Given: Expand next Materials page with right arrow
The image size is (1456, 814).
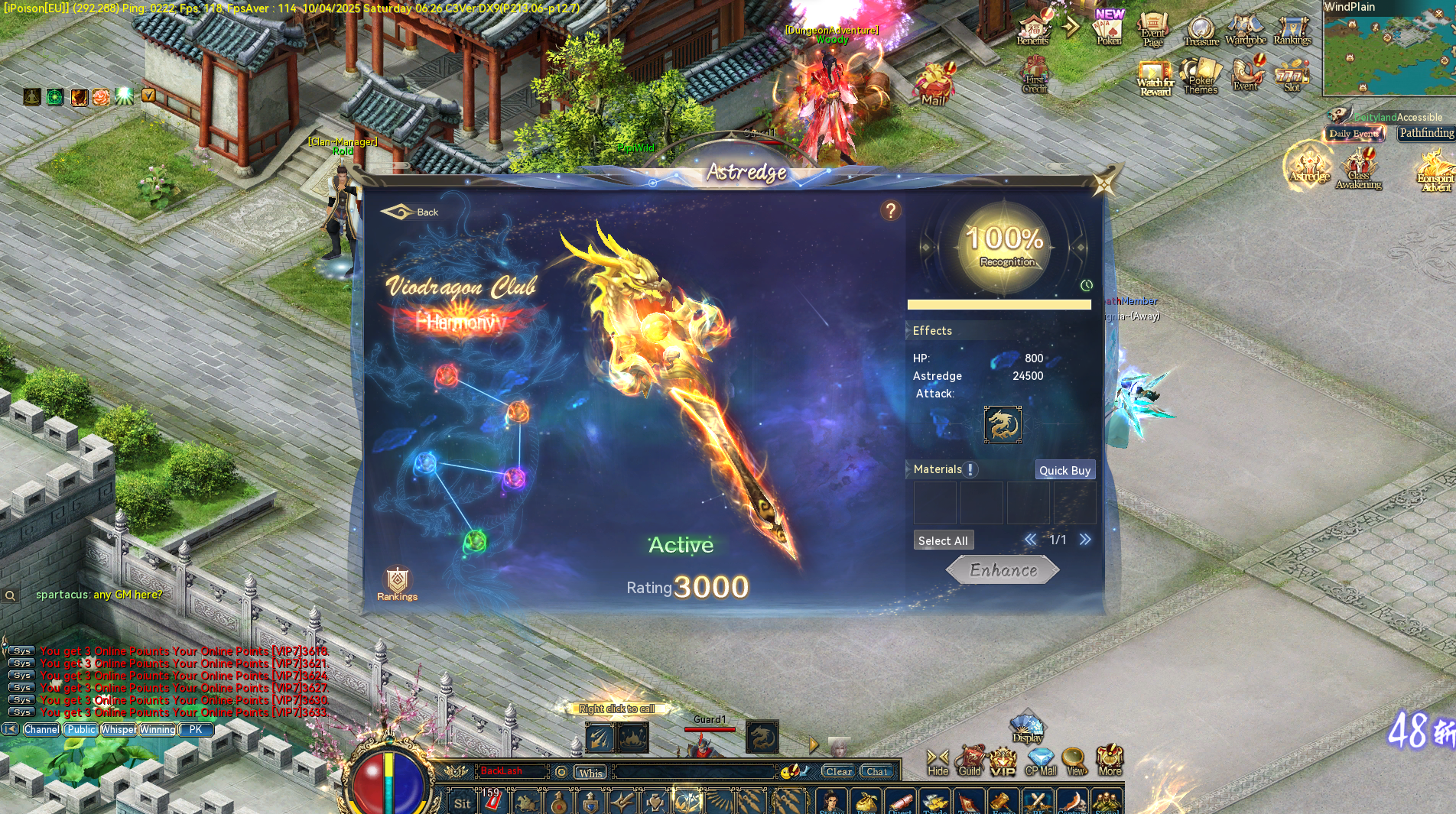Looking at the screenshot, I should pyautogui.click(x=1086, y=540).
